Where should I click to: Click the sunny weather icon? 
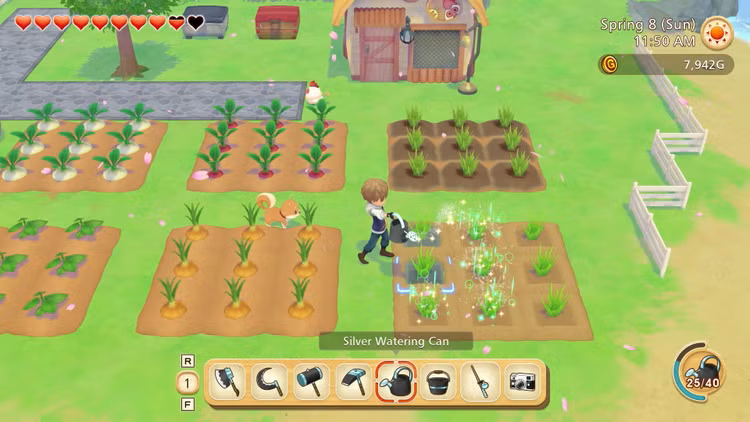coord(716,33)
